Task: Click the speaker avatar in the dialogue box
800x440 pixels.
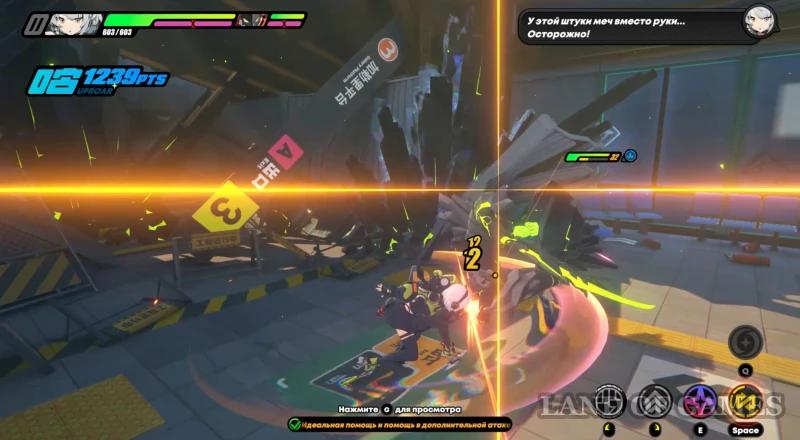Action: (x=759, y=21)
